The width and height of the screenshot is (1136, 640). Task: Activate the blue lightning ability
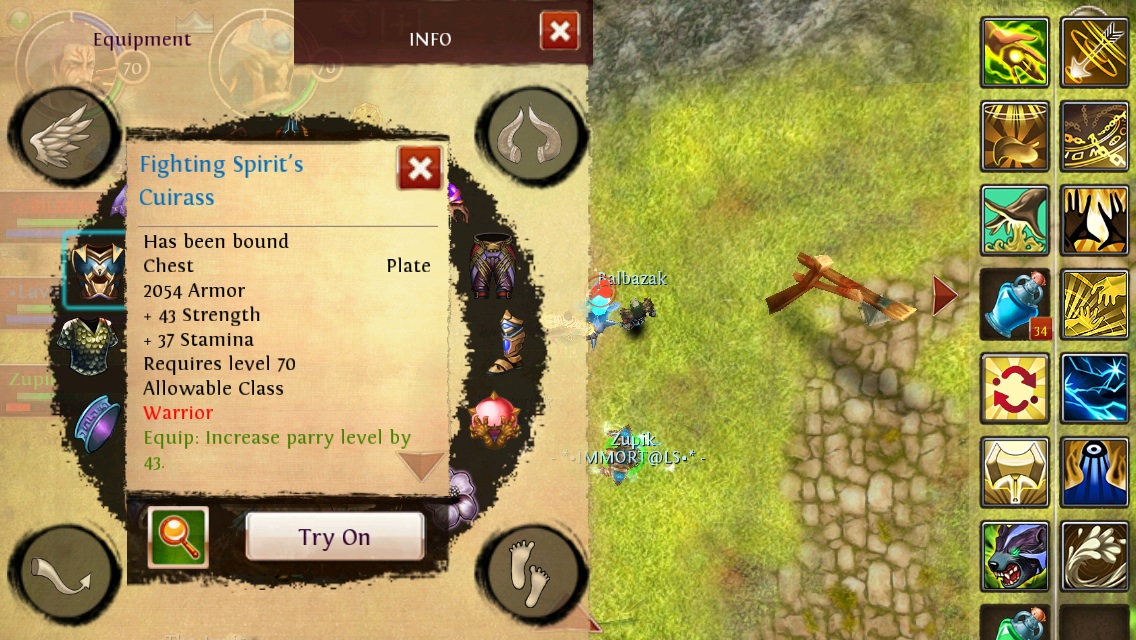pos(1096,388)
